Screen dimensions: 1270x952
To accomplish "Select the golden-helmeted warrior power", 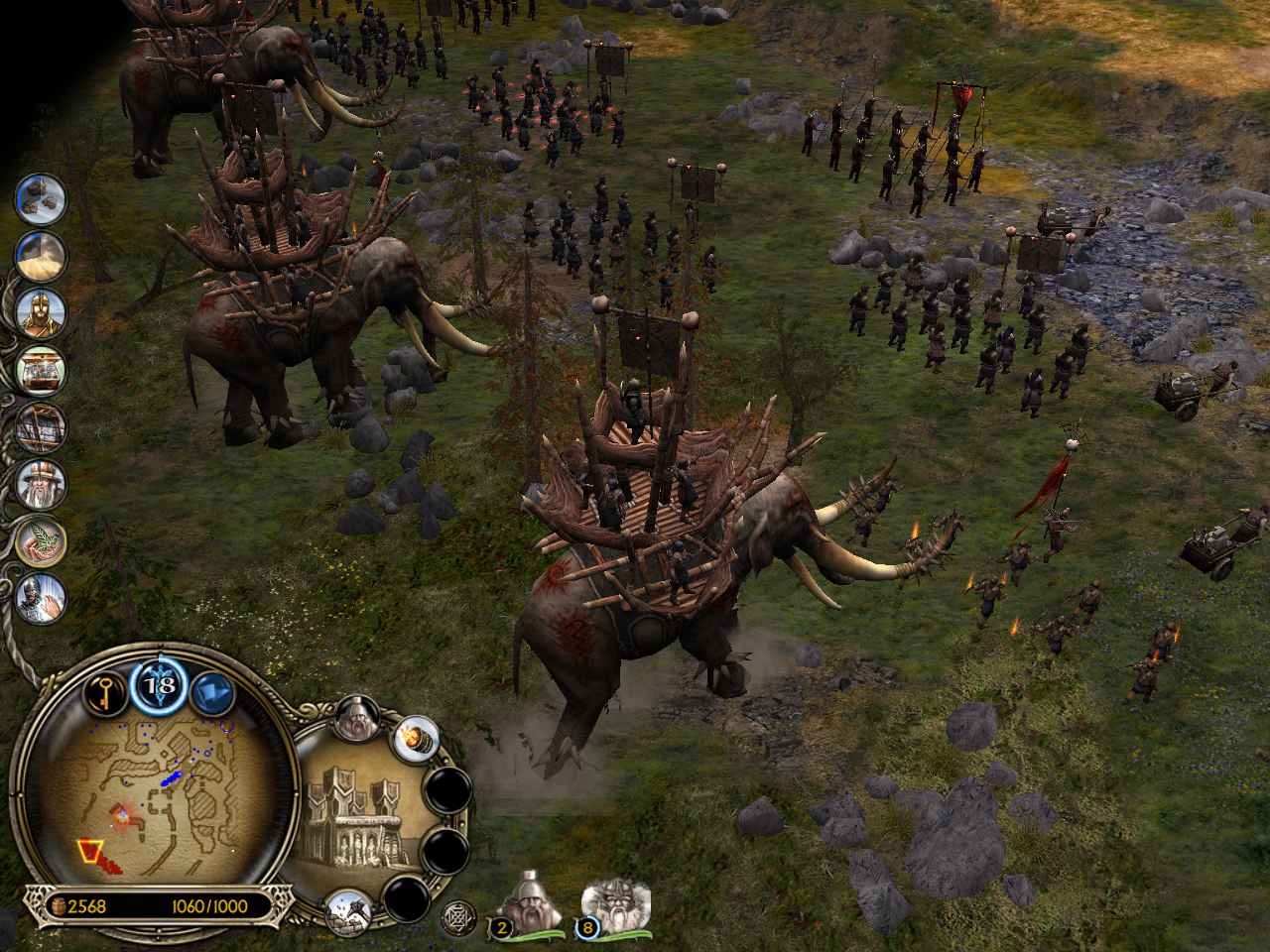I will pos(41,313).
